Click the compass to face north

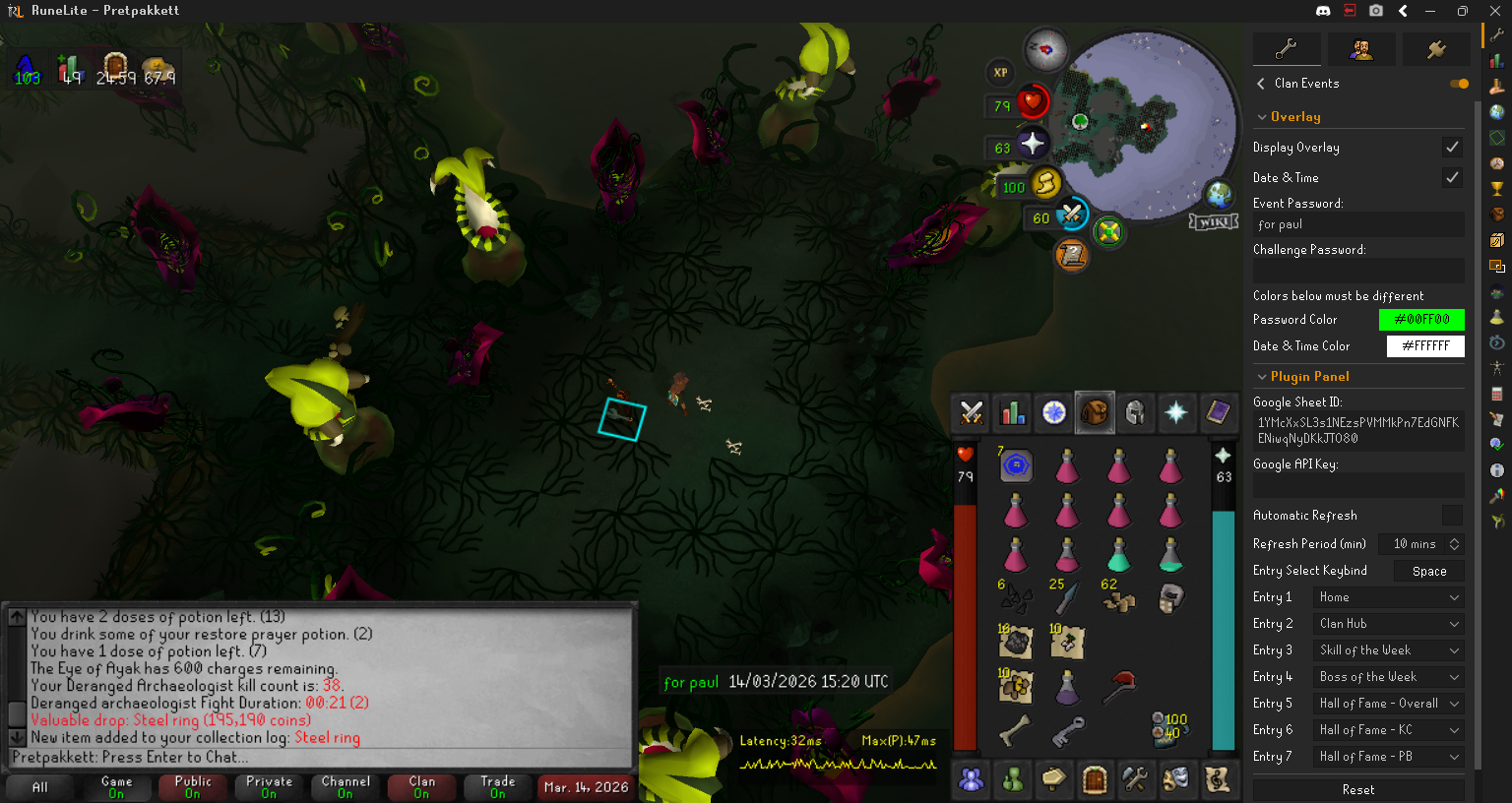[1045, 48]
